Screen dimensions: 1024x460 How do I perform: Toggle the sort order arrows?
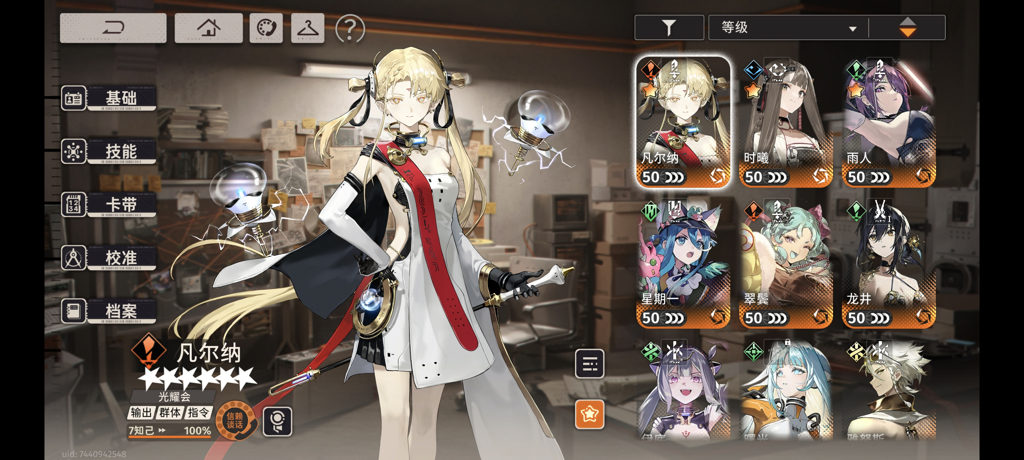click(x=907, y=28)
